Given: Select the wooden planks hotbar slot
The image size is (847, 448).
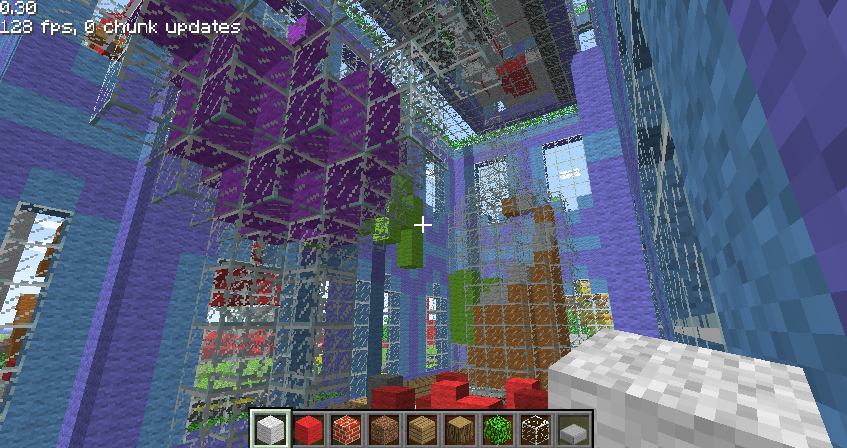Looking at the screenshot, I should pyautogui.click(x=421, y=429).
